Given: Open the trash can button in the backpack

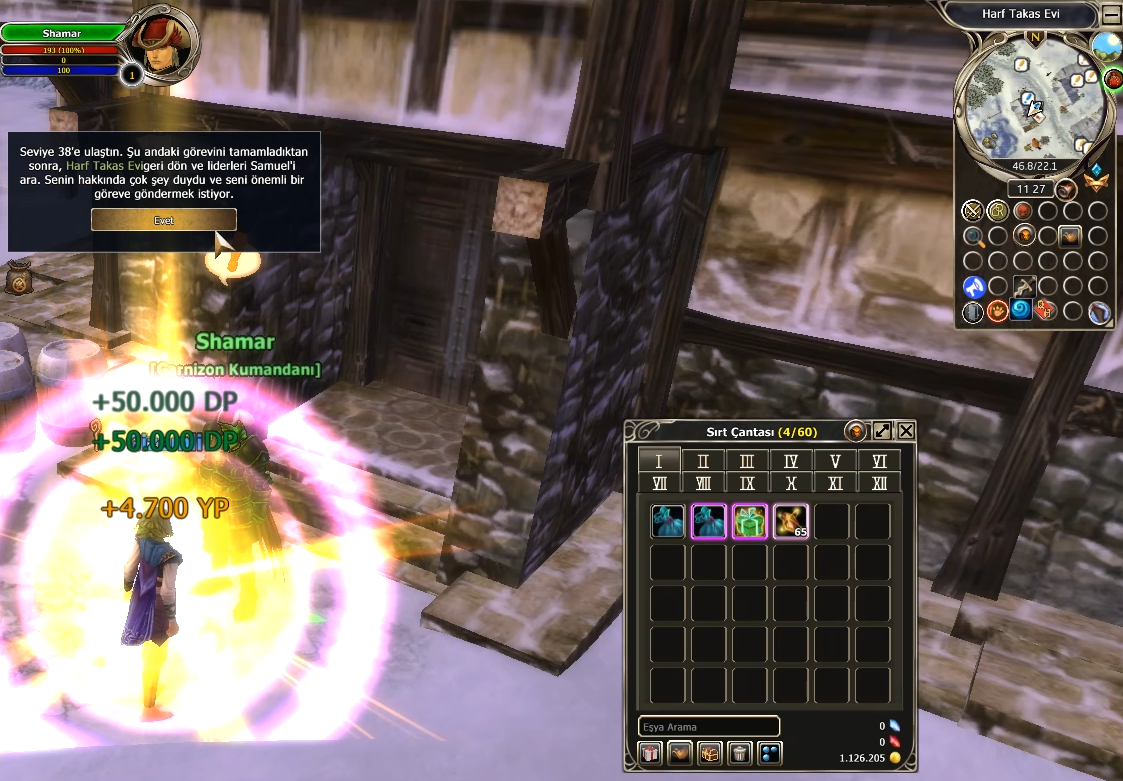Looking at the screenshot, I should [x=739, y=754].
